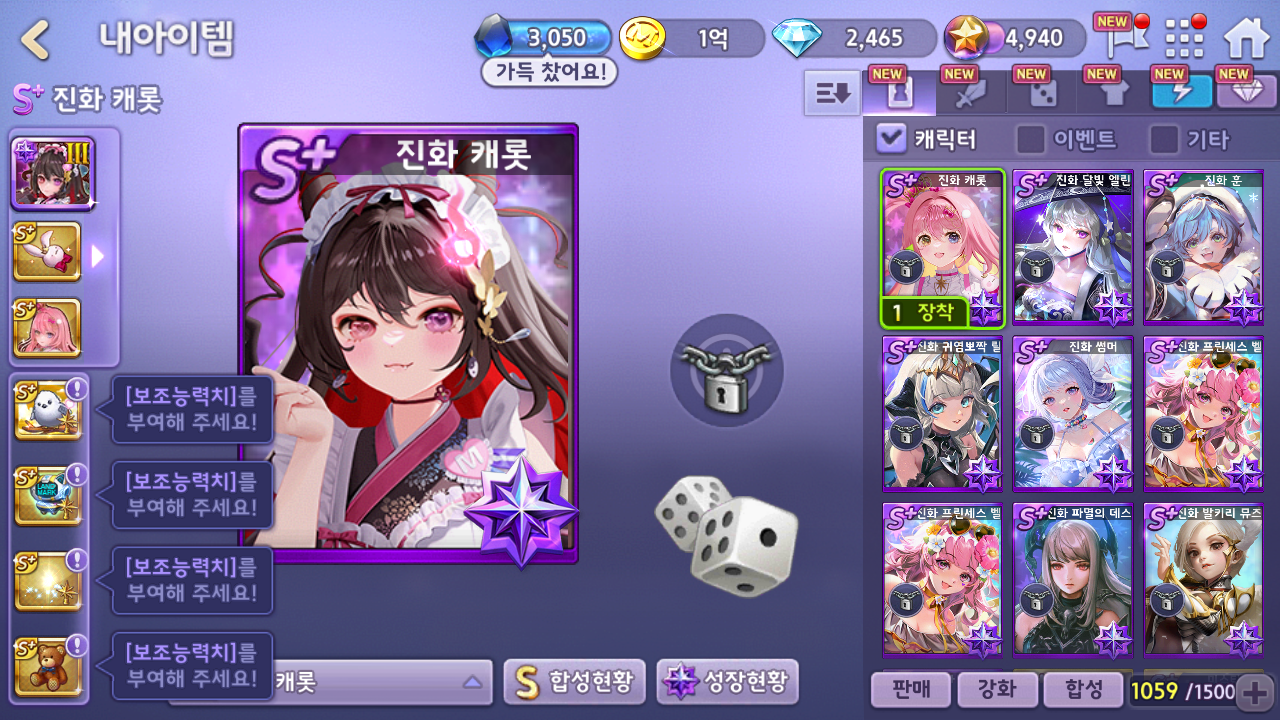This screenshot has width=1280, height=720.
Task: Switch to the shirt costume tab
Action: point(1113,93)
